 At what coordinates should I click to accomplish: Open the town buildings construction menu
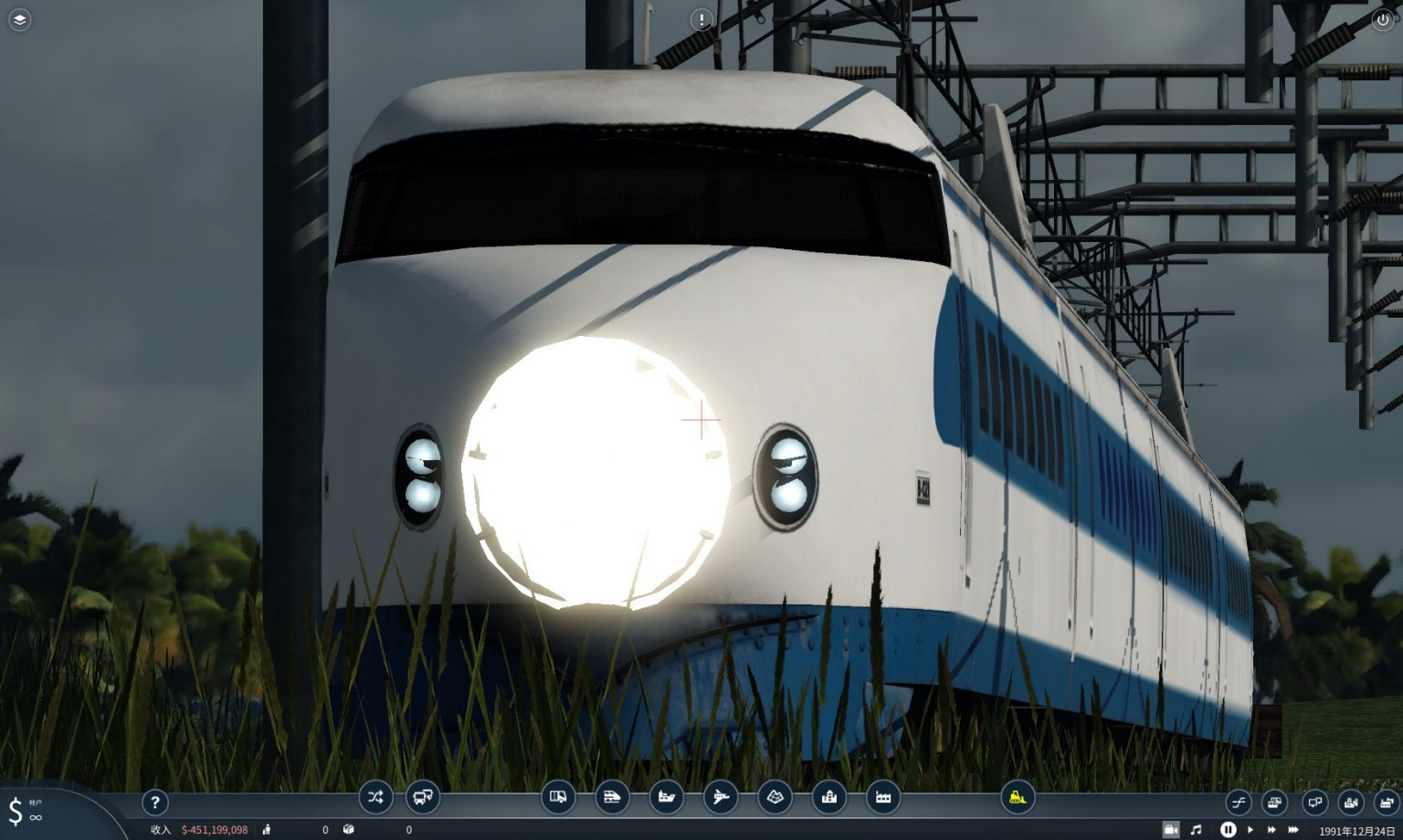point(828,797)
